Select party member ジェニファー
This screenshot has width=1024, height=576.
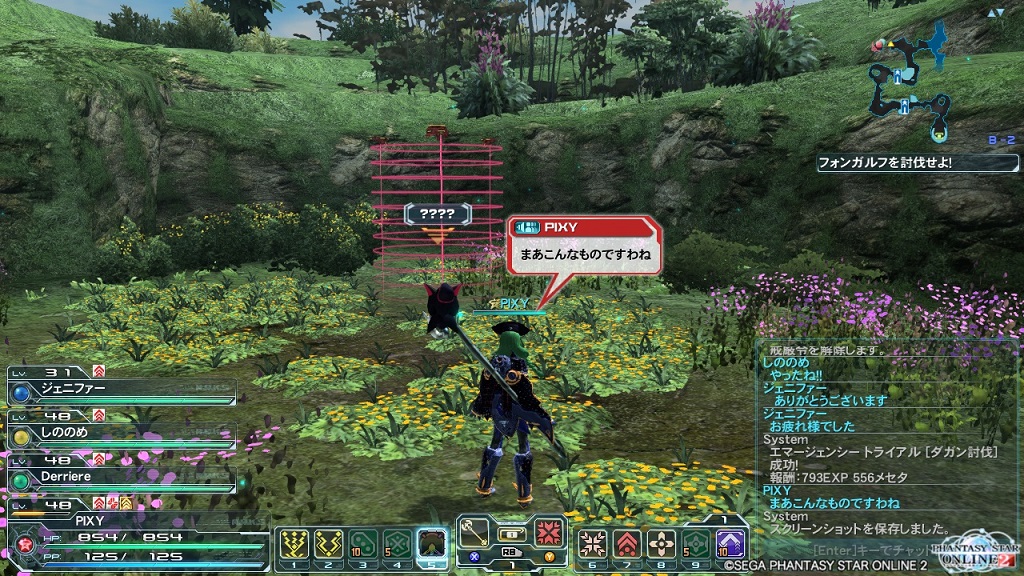(x=120, y=387)
